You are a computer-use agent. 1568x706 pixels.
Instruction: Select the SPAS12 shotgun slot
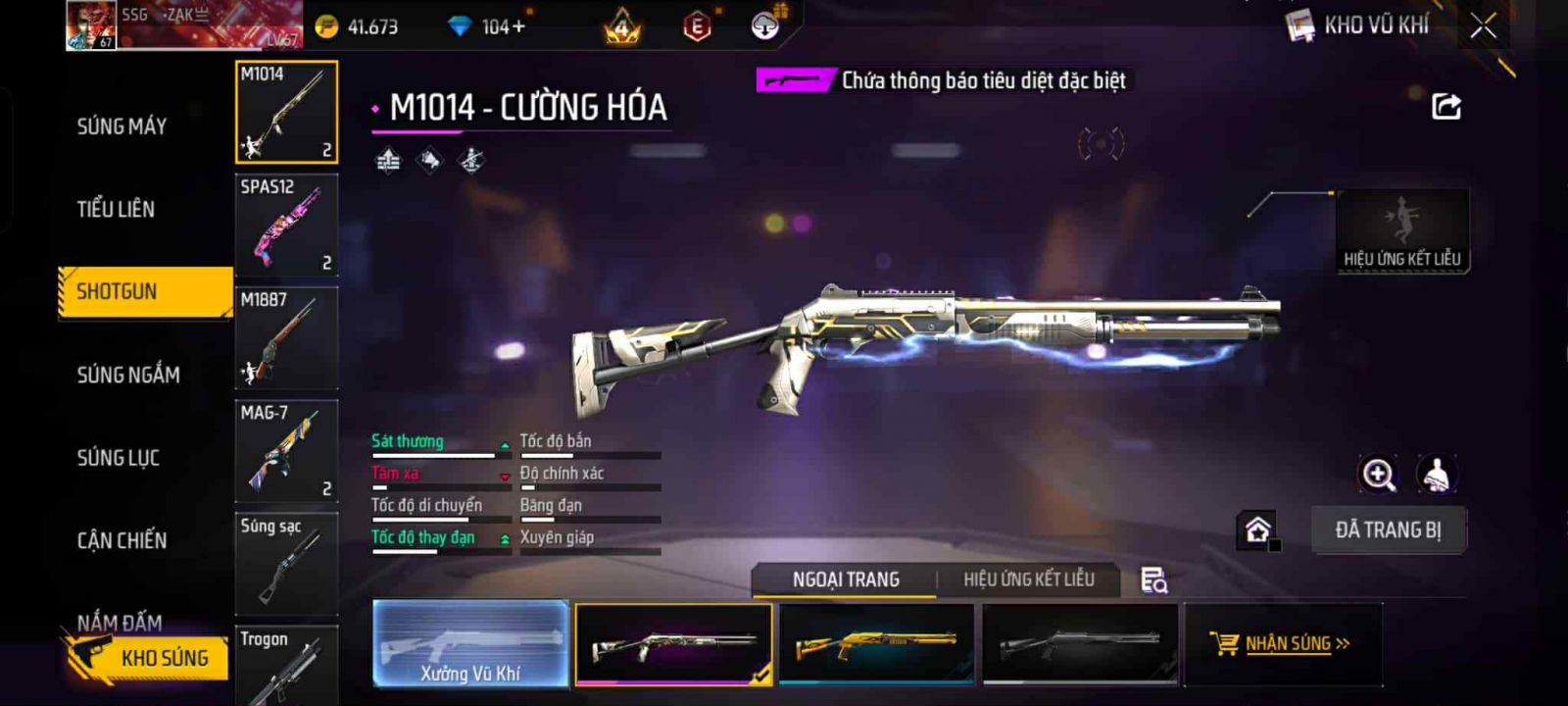tap(286, 225)
